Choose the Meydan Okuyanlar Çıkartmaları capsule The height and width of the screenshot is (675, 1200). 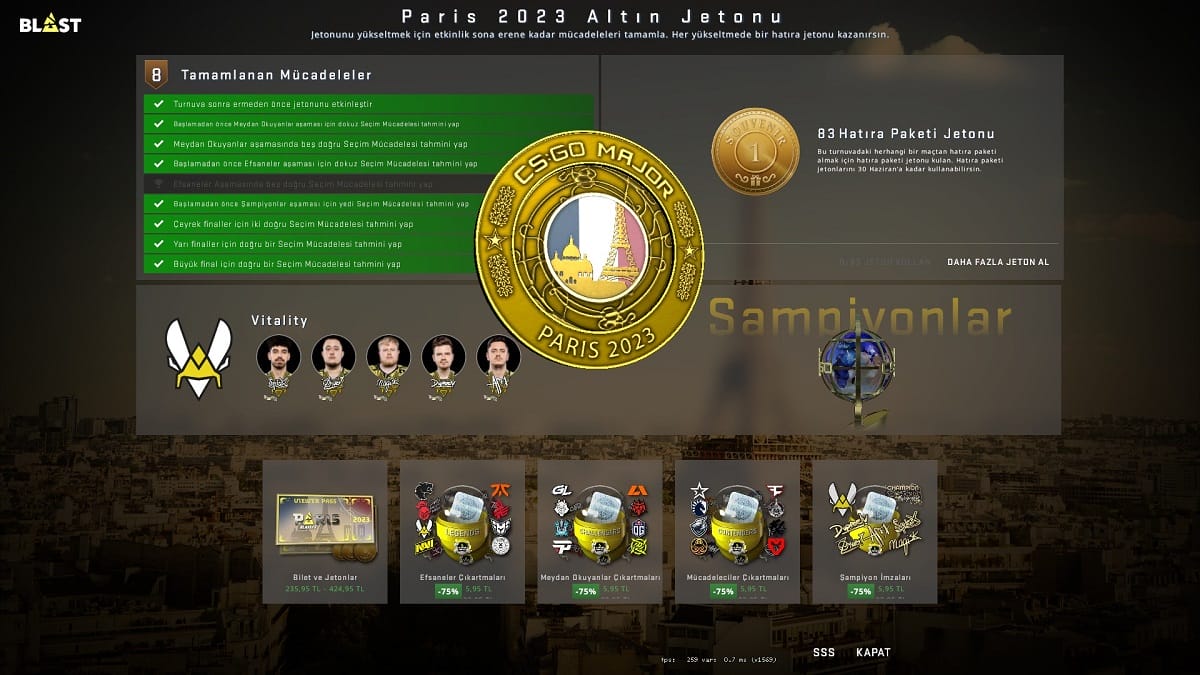tap(599, 531)
